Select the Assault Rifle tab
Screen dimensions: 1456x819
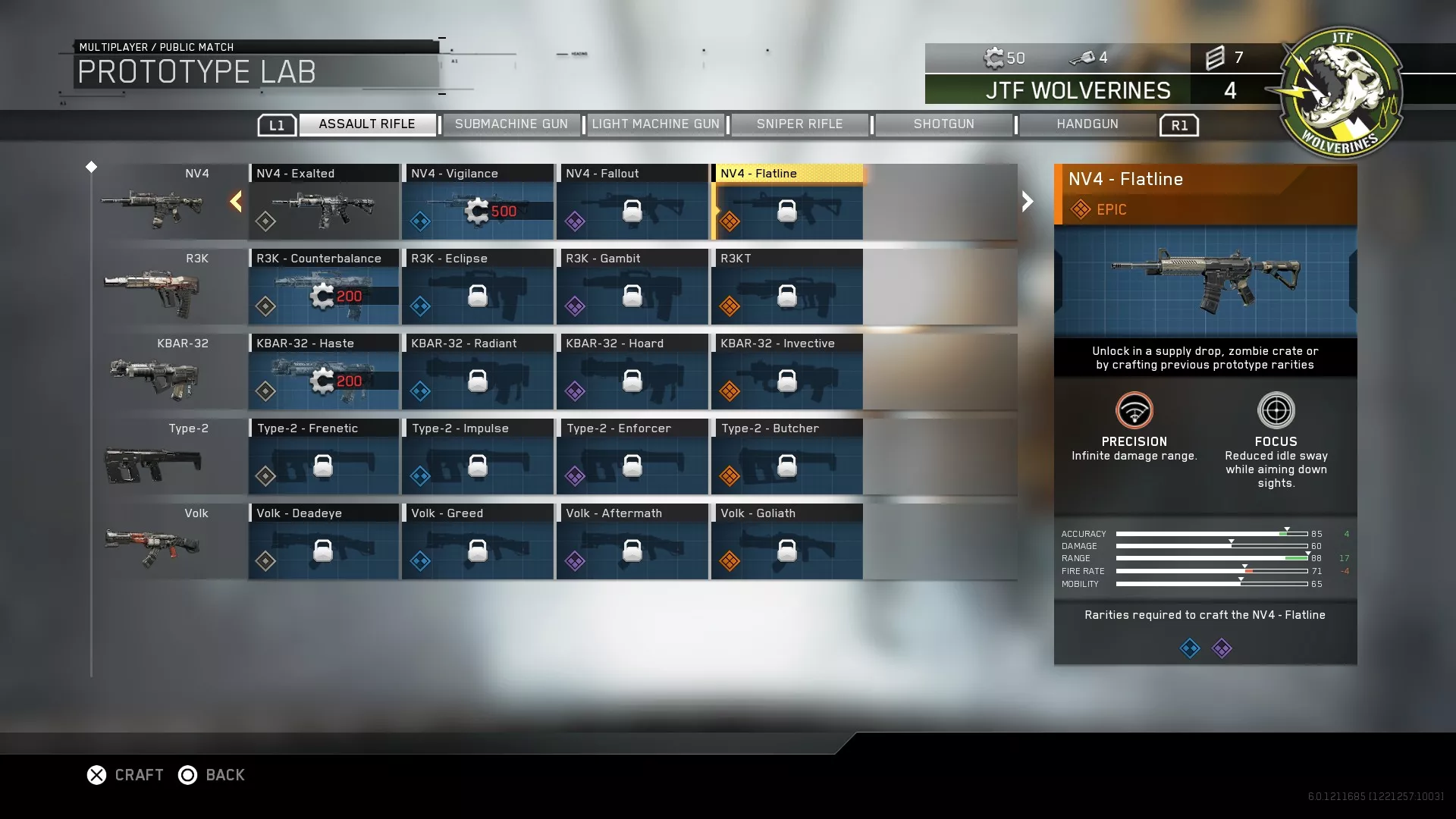click(367, 124)
